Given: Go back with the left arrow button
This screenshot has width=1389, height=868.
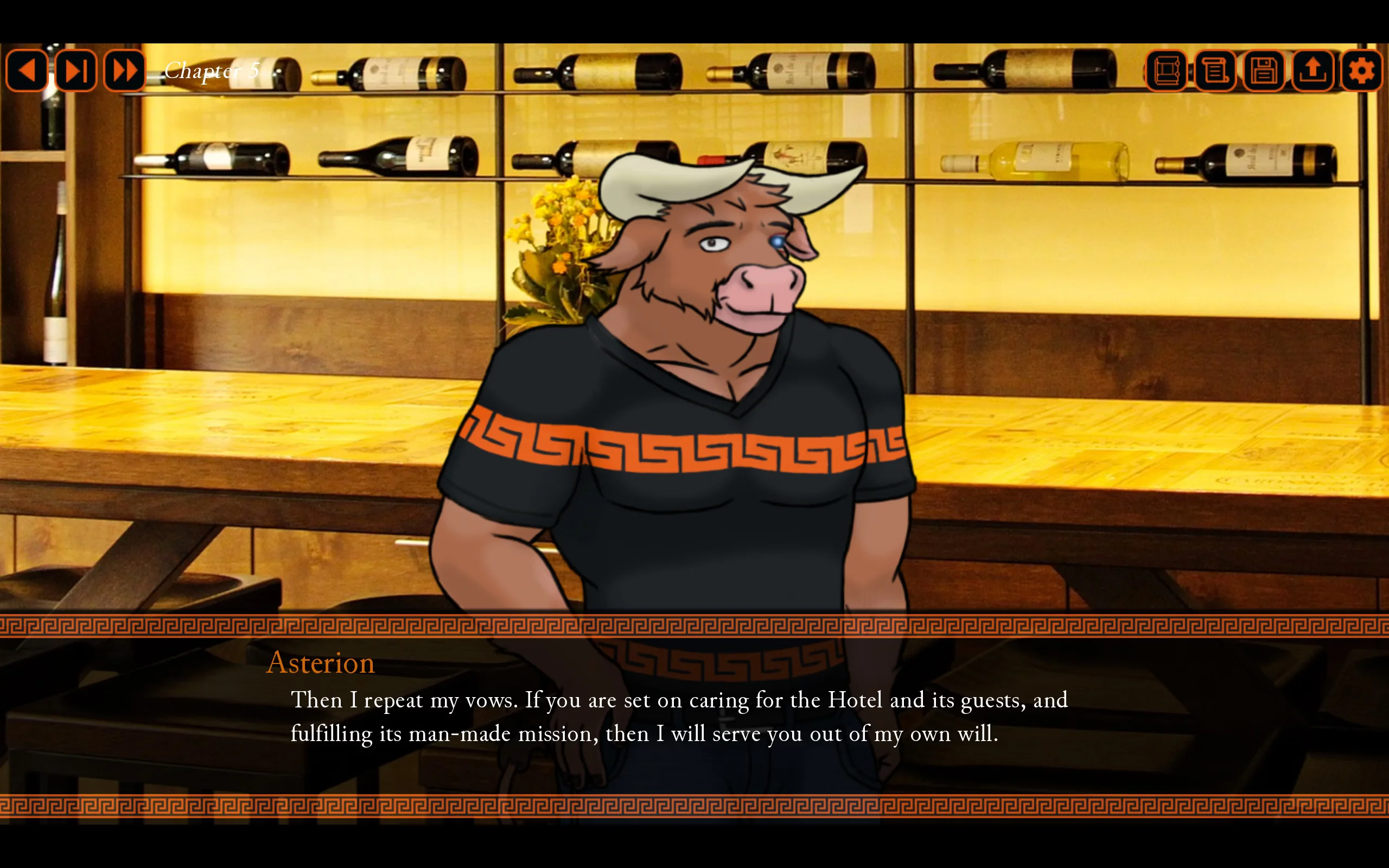Looking at the screenshot, I should 27,71.
